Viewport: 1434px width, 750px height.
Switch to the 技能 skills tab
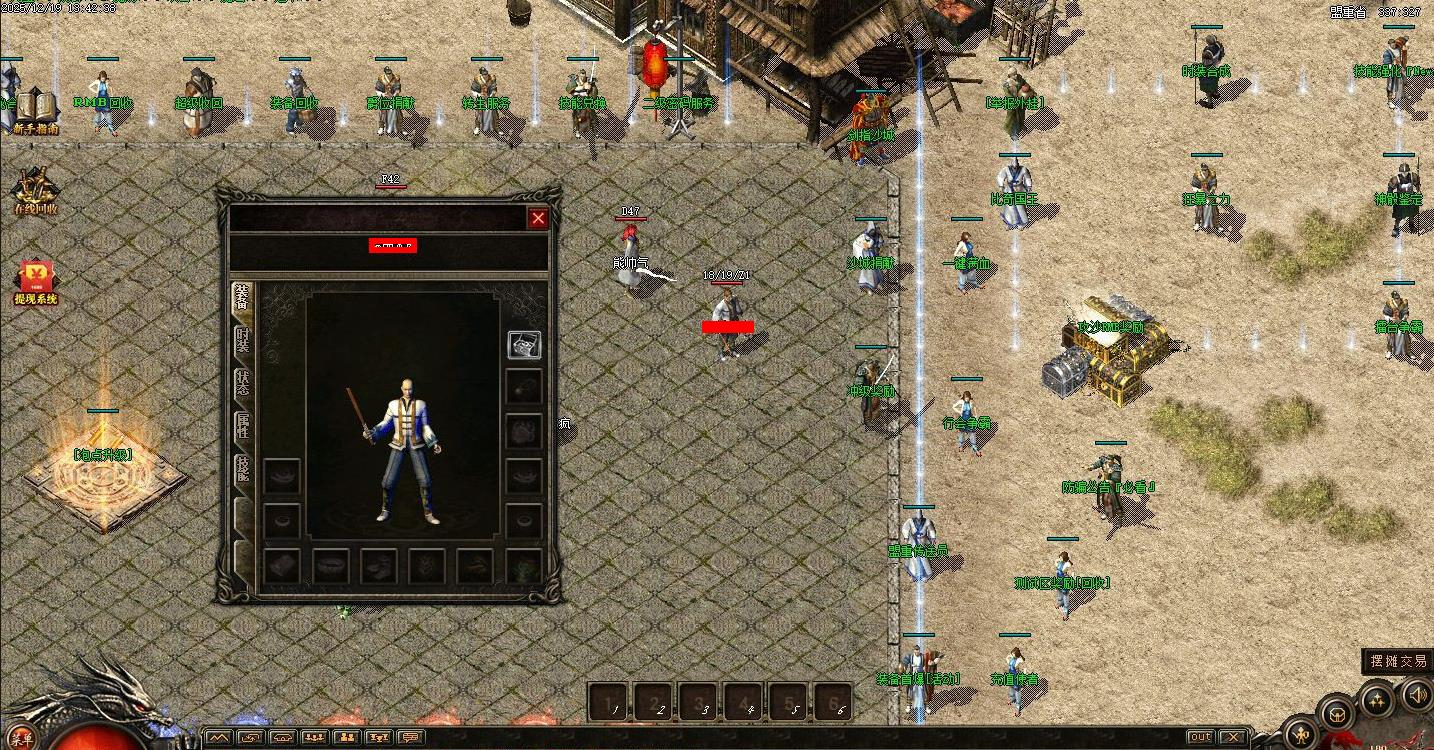coord(242,470)
